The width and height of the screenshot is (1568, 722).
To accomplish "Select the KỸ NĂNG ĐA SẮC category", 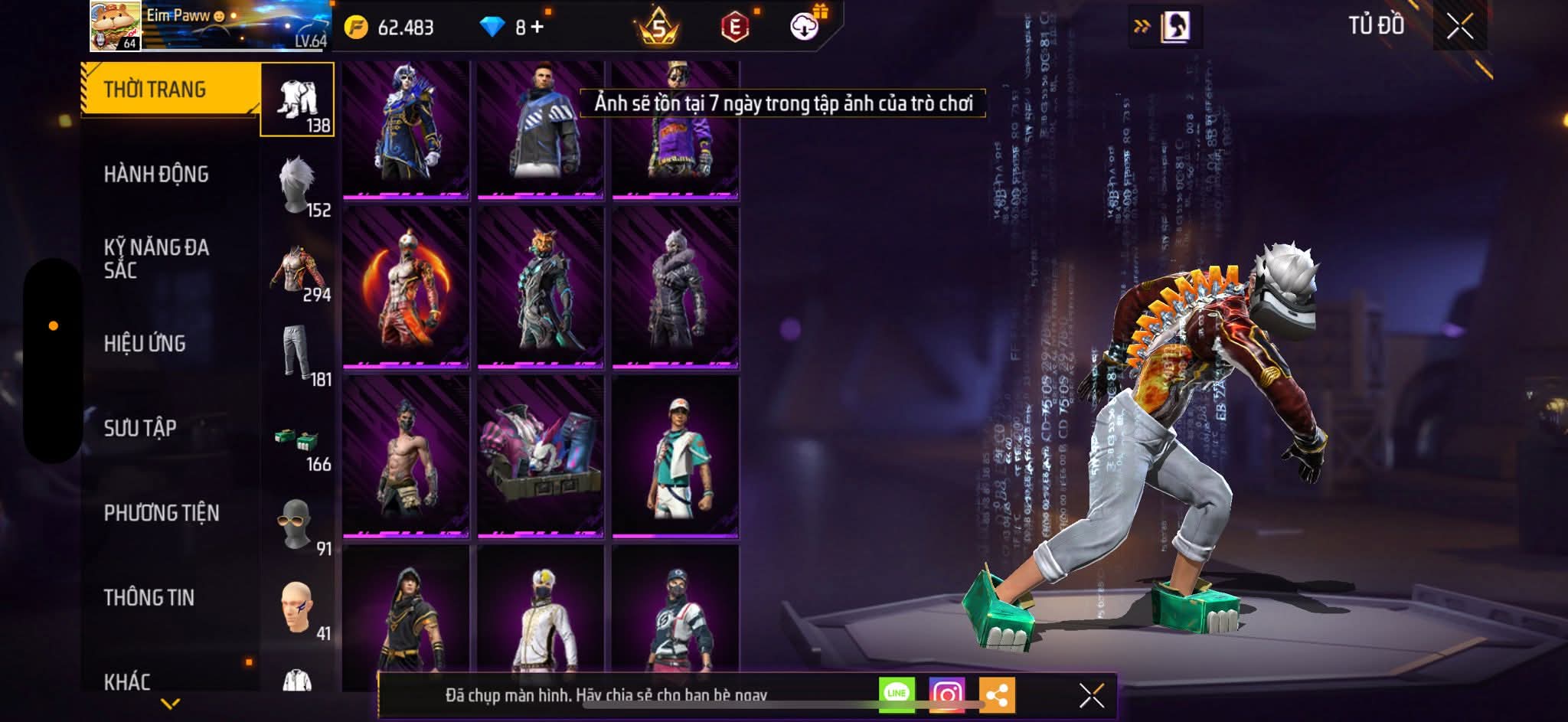I will [x=156, y=259].
